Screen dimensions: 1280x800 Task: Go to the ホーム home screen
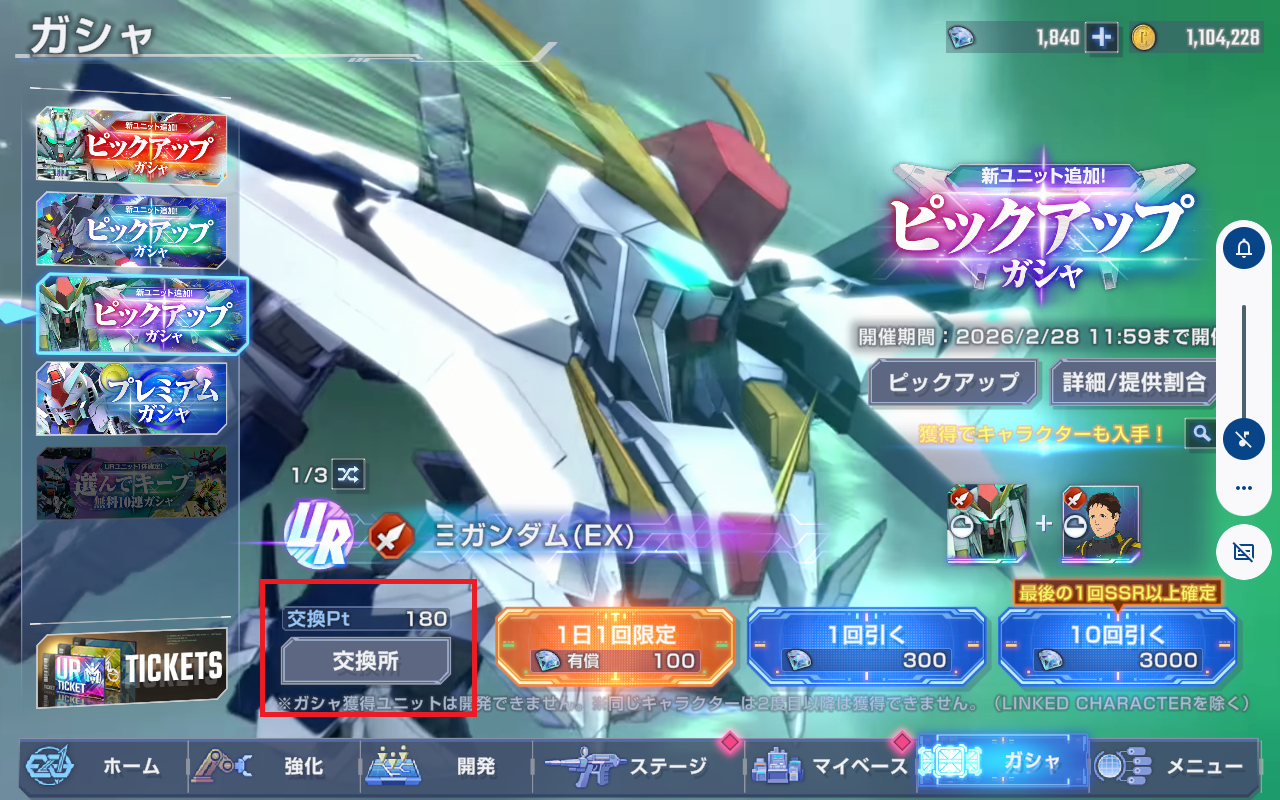100,766
